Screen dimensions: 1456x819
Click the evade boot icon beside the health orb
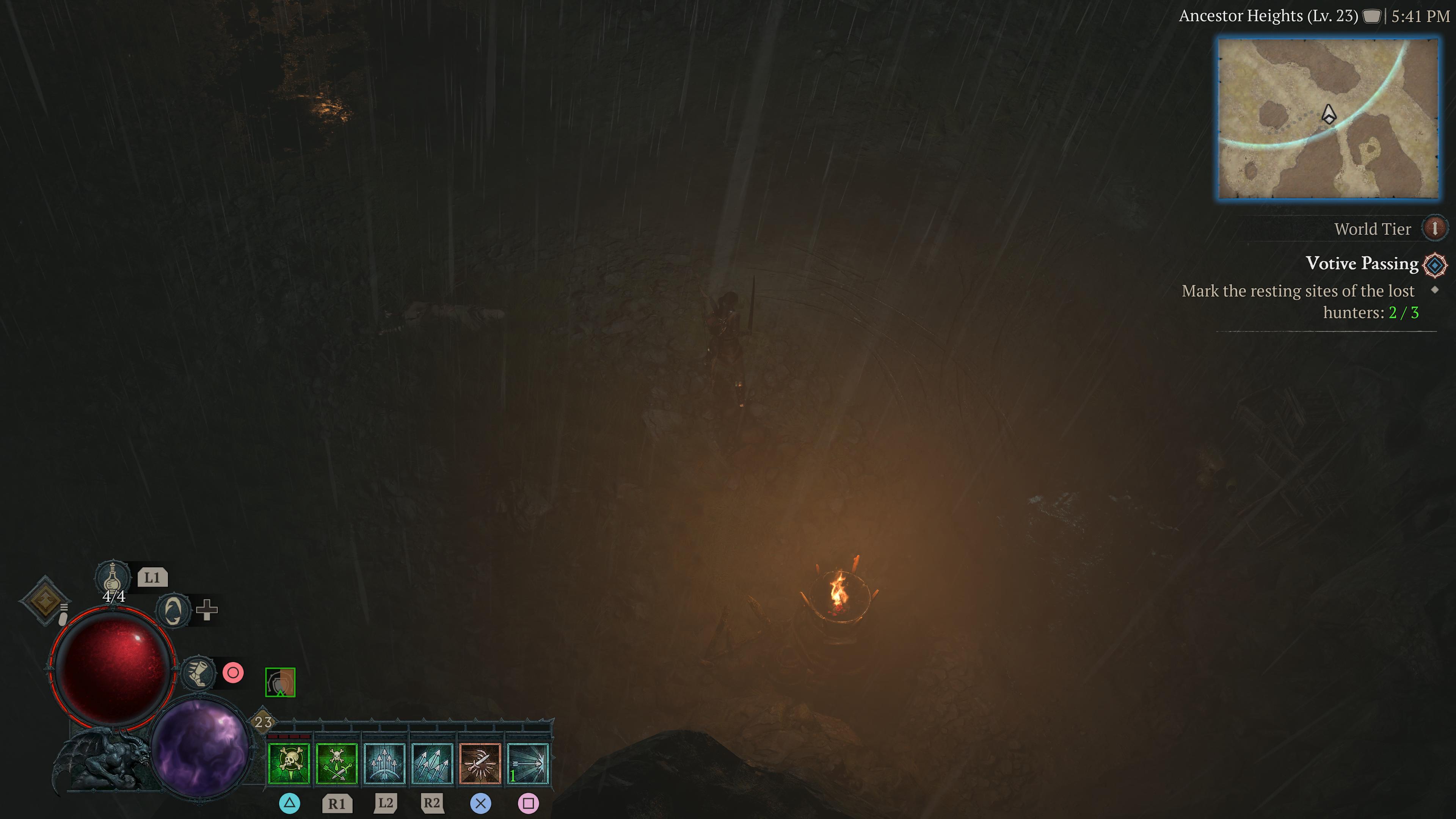[199, 673]
